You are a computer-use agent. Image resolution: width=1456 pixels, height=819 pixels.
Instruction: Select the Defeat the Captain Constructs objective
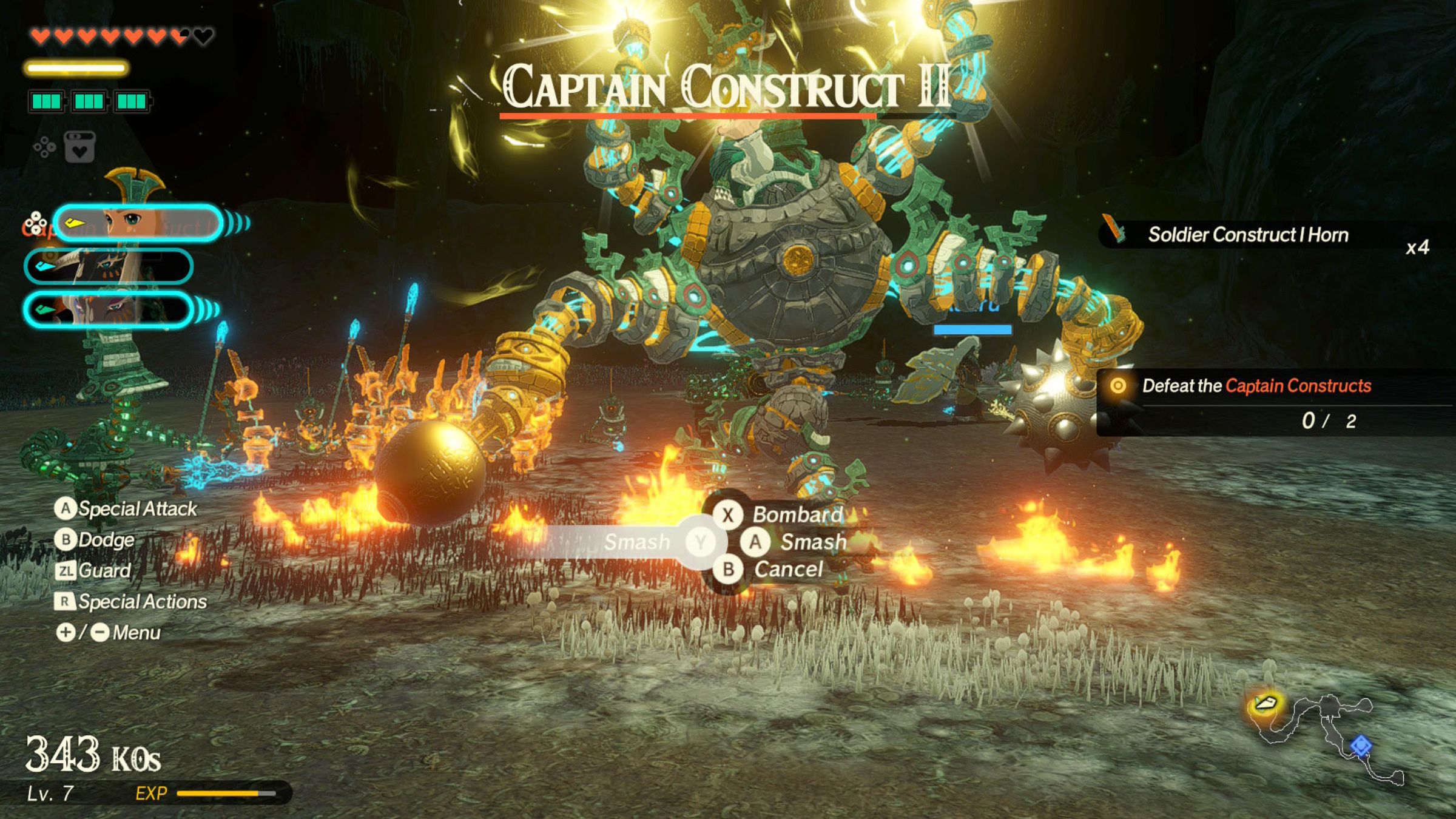pos(1256,386)
